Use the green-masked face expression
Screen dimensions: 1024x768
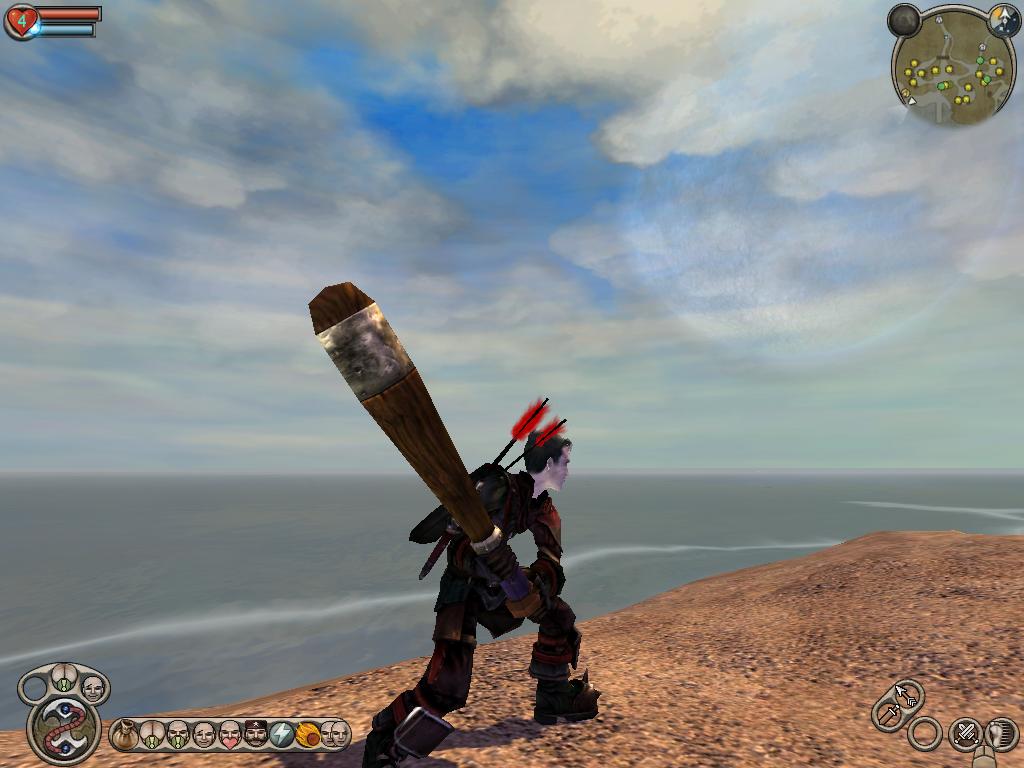(177, 735)
